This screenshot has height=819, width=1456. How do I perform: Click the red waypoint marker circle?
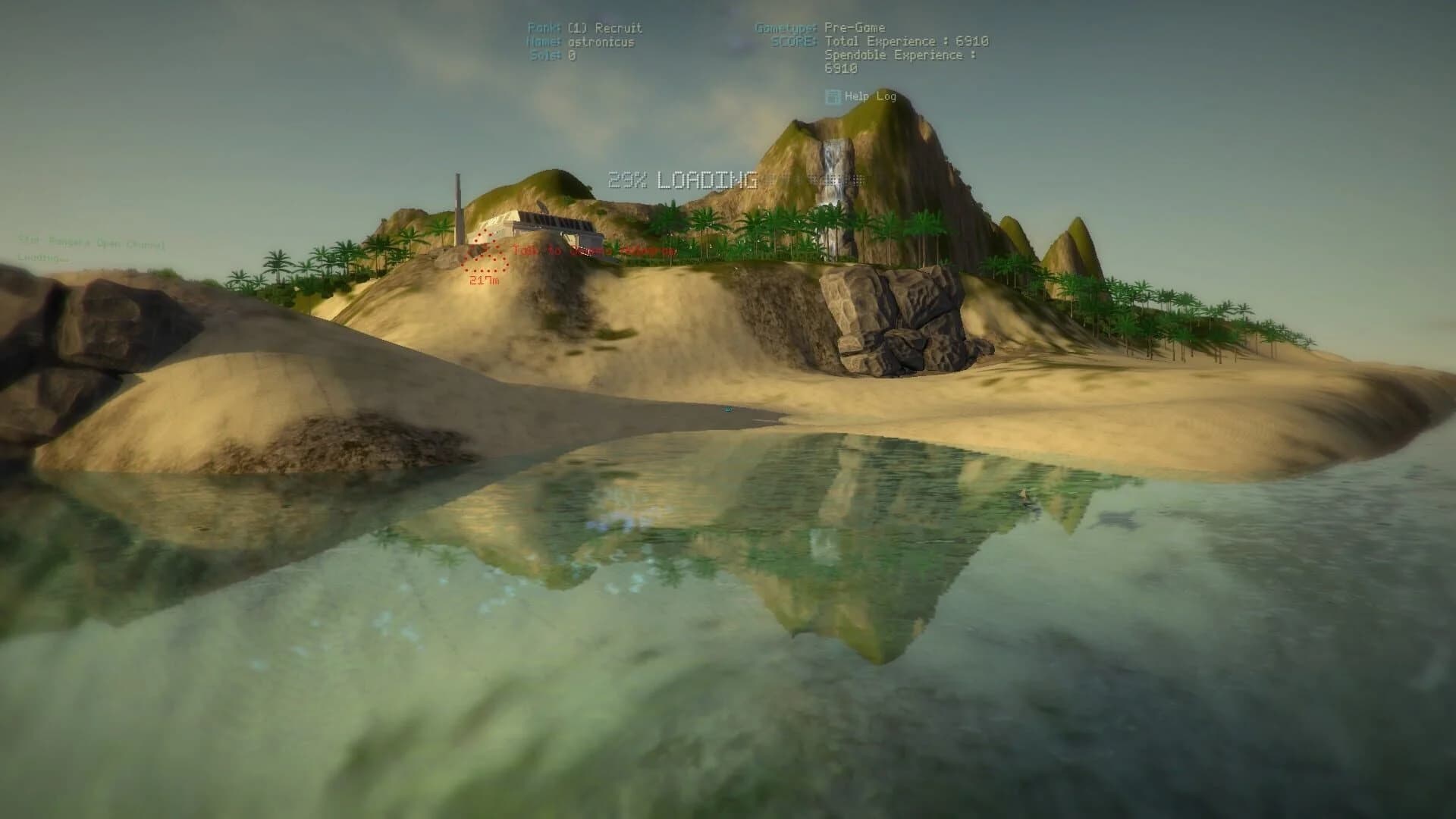tap(484, 250)
